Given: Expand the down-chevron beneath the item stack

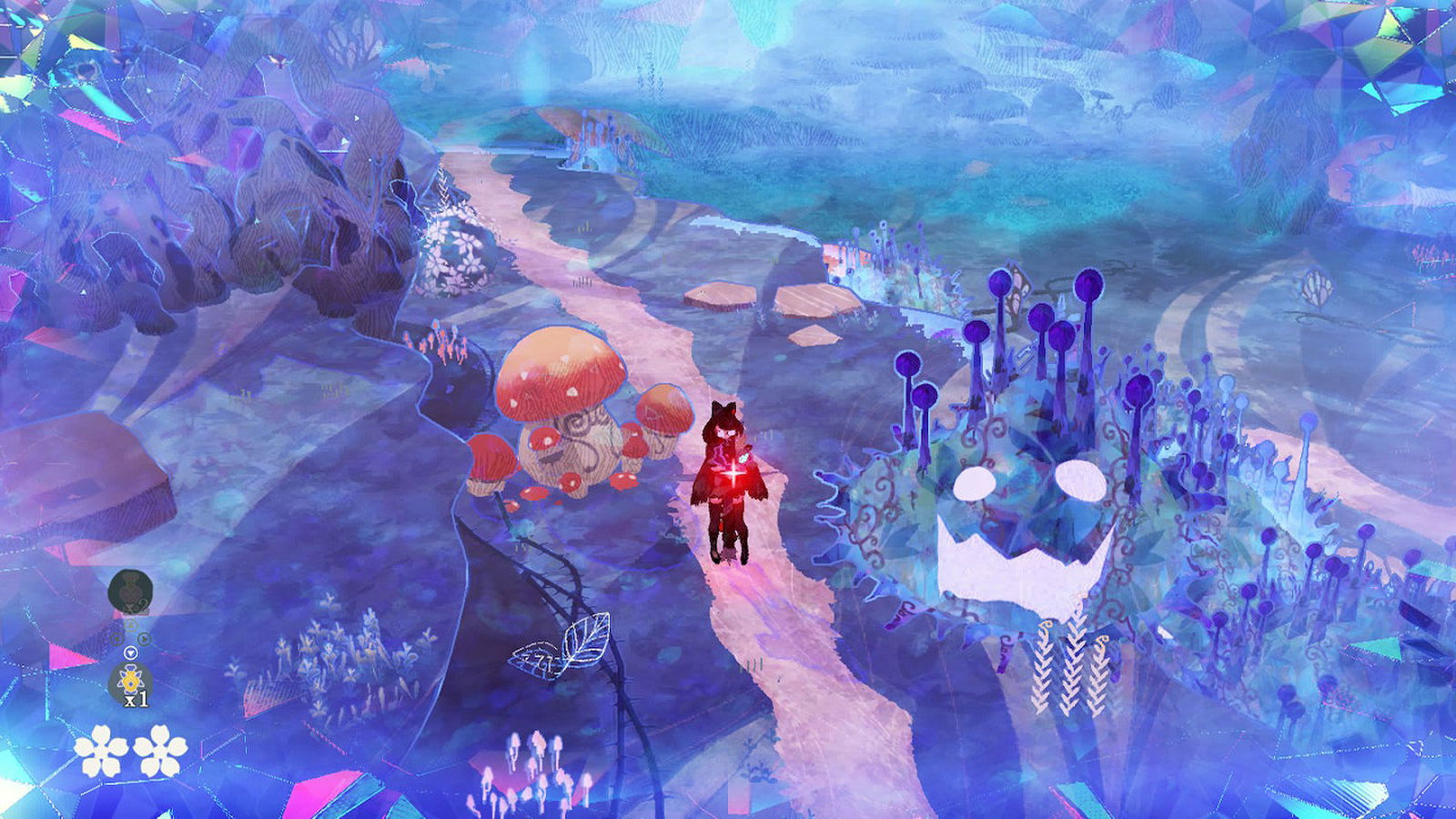Looking at the screenshot, I should (131, 652).
